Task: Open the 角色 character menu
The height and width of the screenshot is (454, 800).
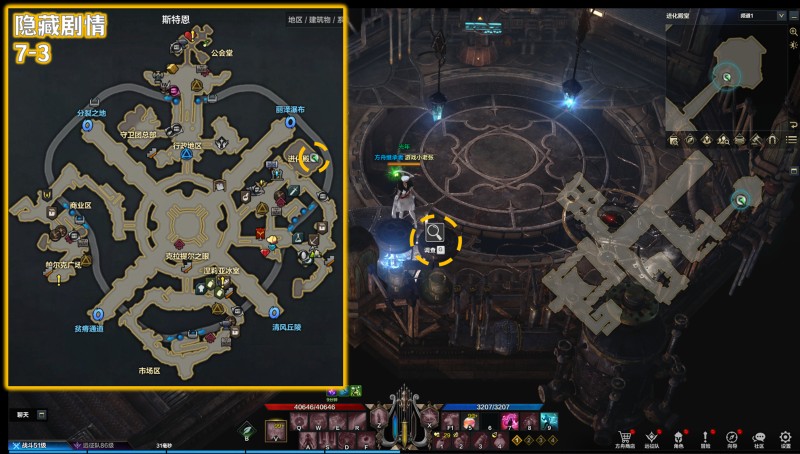Action: (680, 437)
